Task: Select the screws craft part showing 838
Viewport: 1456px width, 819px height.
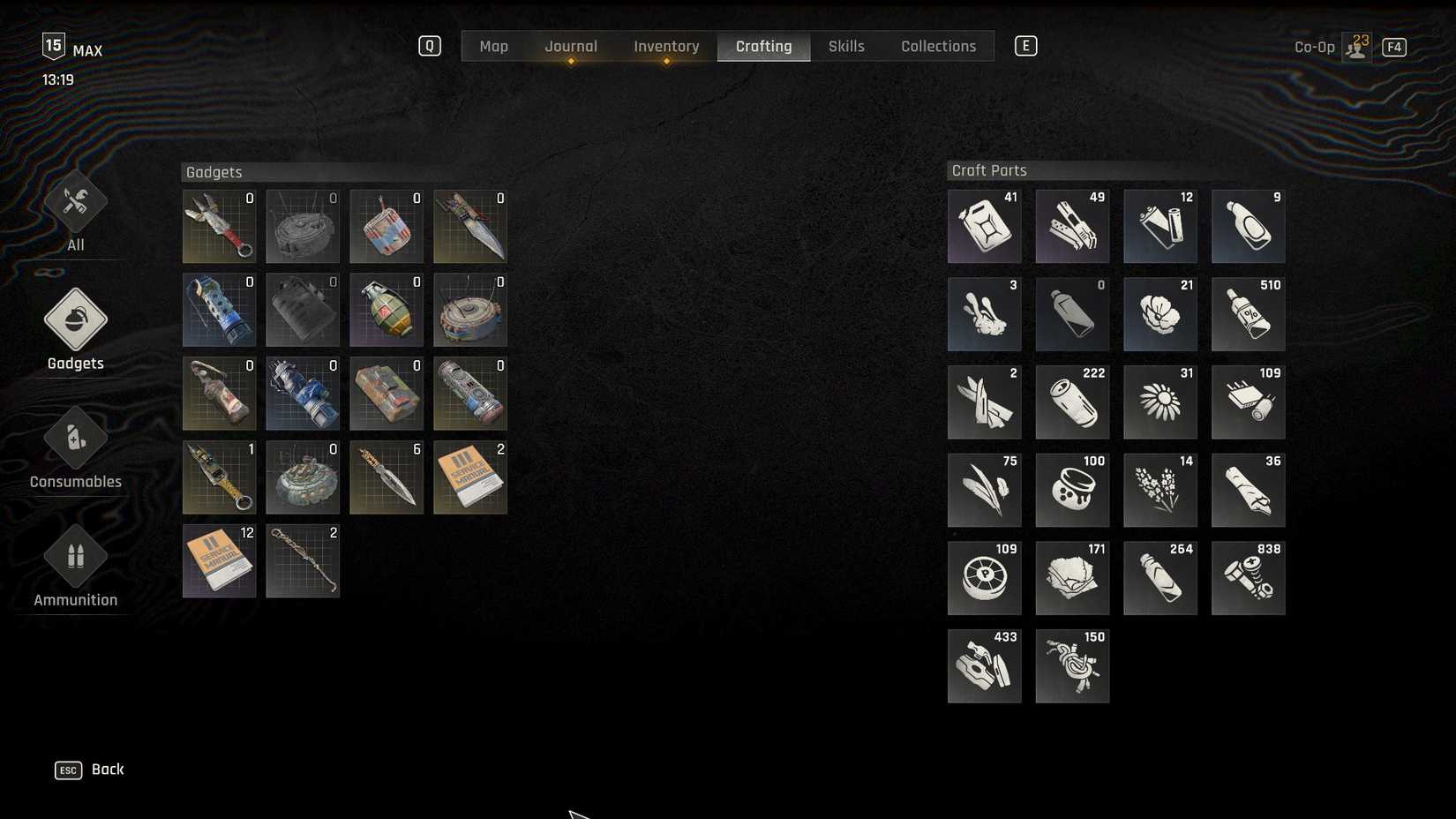Action: pyautogui.click(x=1249, y=578)
